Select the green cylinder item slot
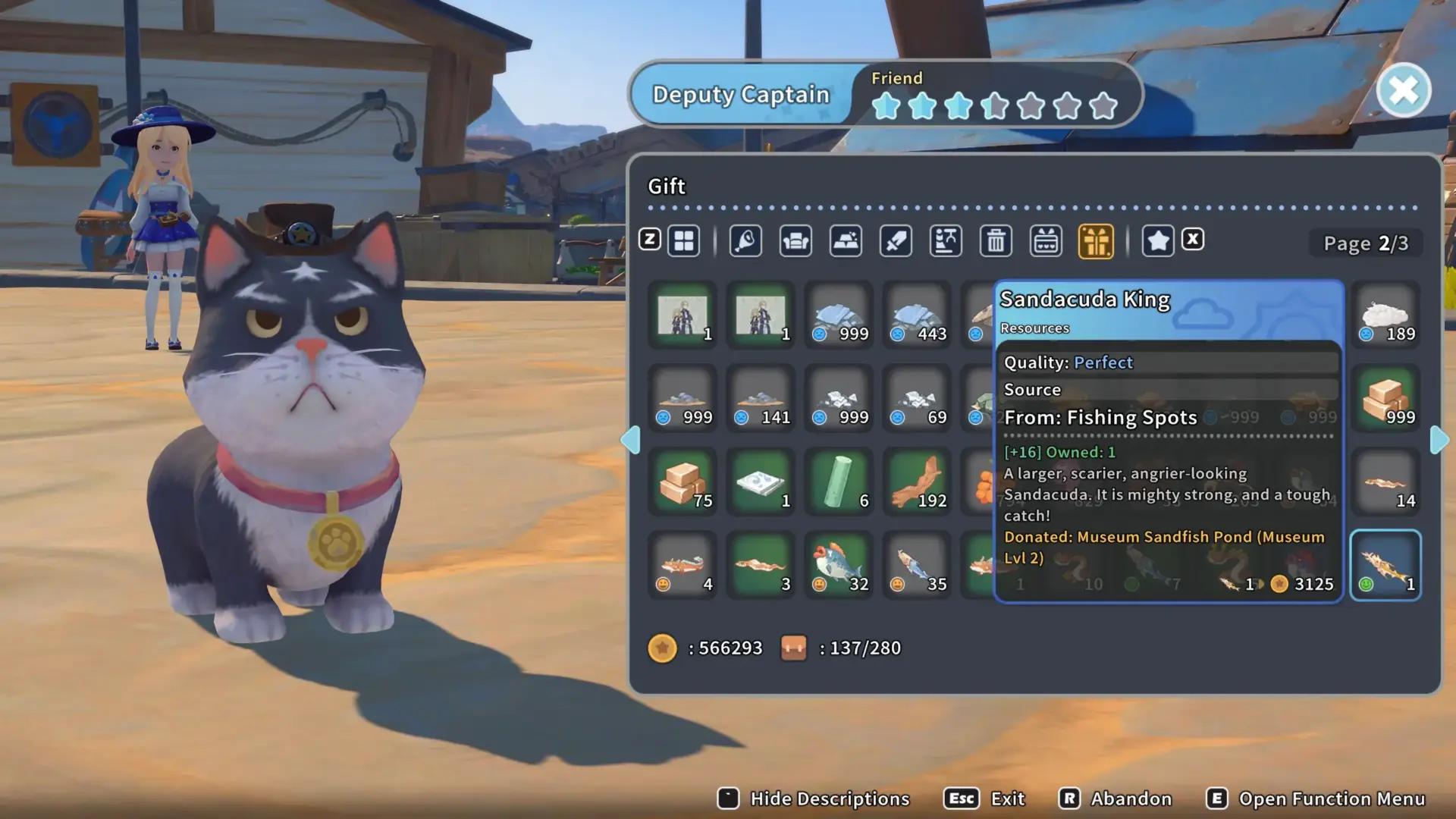Screen dimensions: 1456x819 coord(839,482)
